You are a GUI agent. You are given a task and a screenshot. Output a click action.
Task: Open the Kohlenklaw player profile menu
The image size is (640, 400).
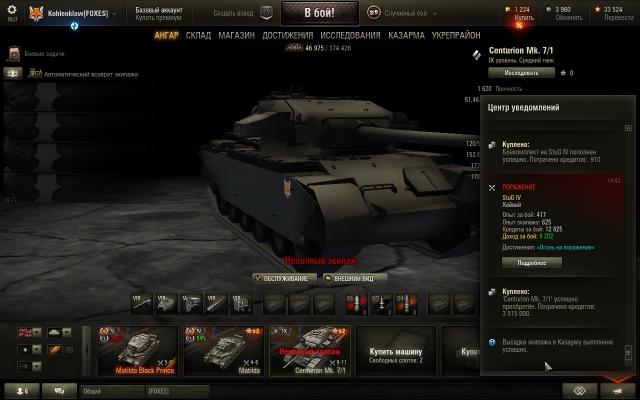pyautogui.click(x=70, y=13)
